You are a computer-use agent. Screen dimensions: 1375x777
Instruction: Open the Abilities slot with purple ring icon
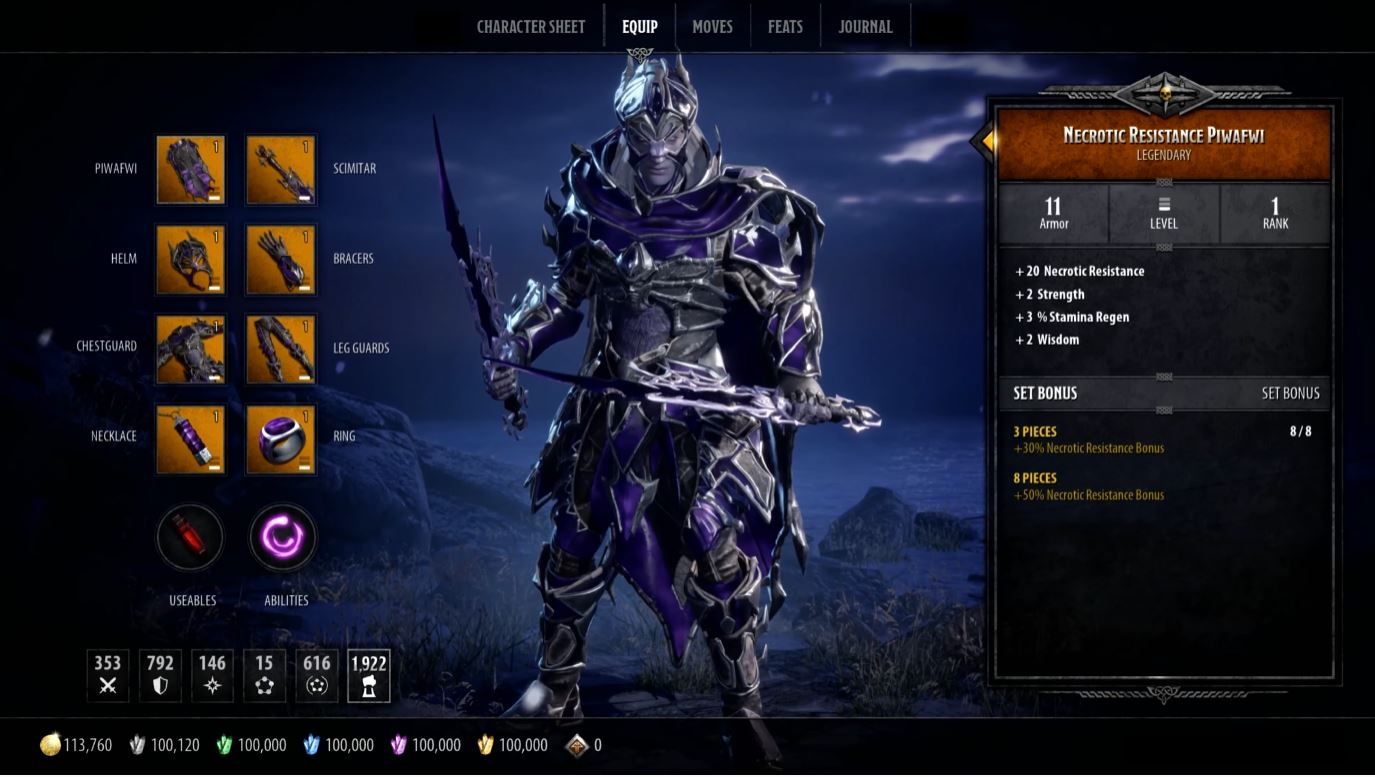pos(282,537)
